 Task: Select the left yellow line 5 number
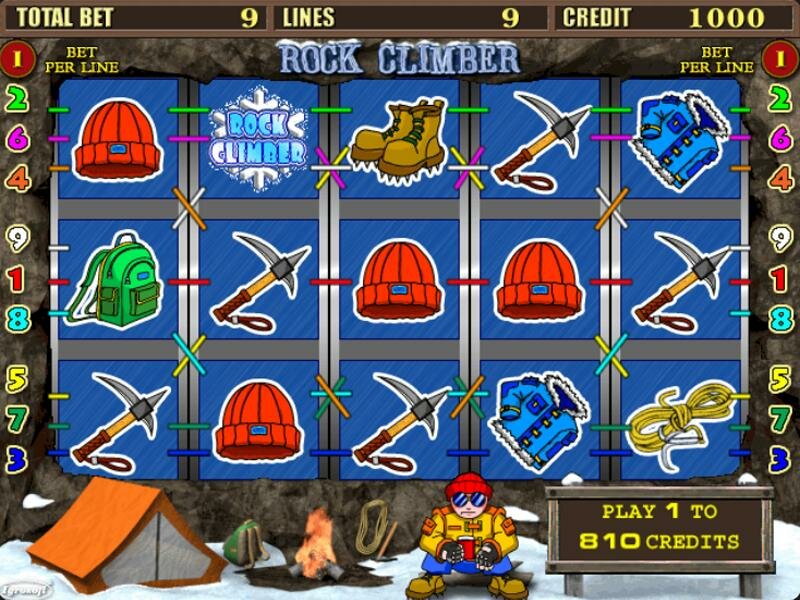coord(17,379)
